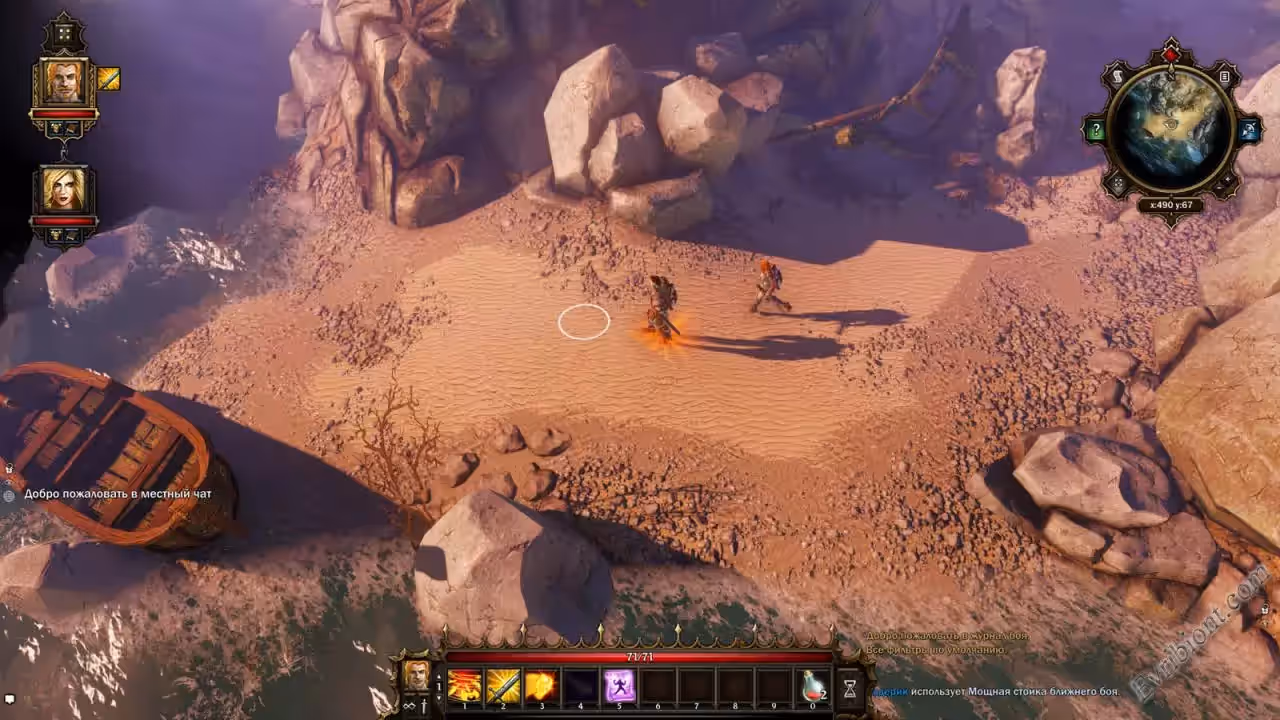This screenshot has height=720, width=1280.
Task: Click the hourglass end-turn button
Action: pos(849,688)
